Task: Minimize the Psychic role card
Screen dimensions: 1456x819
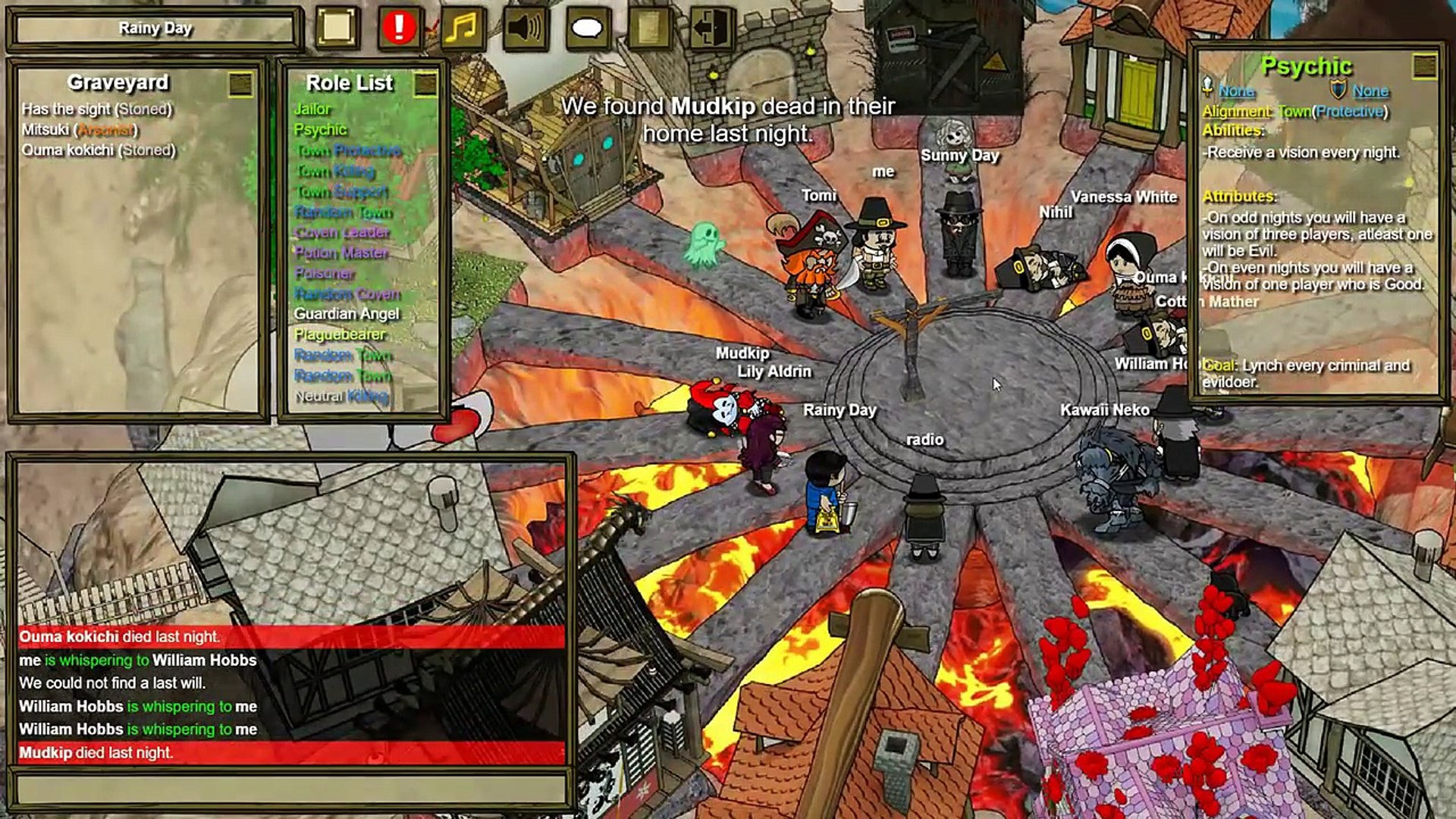Action: point(1424,67)
